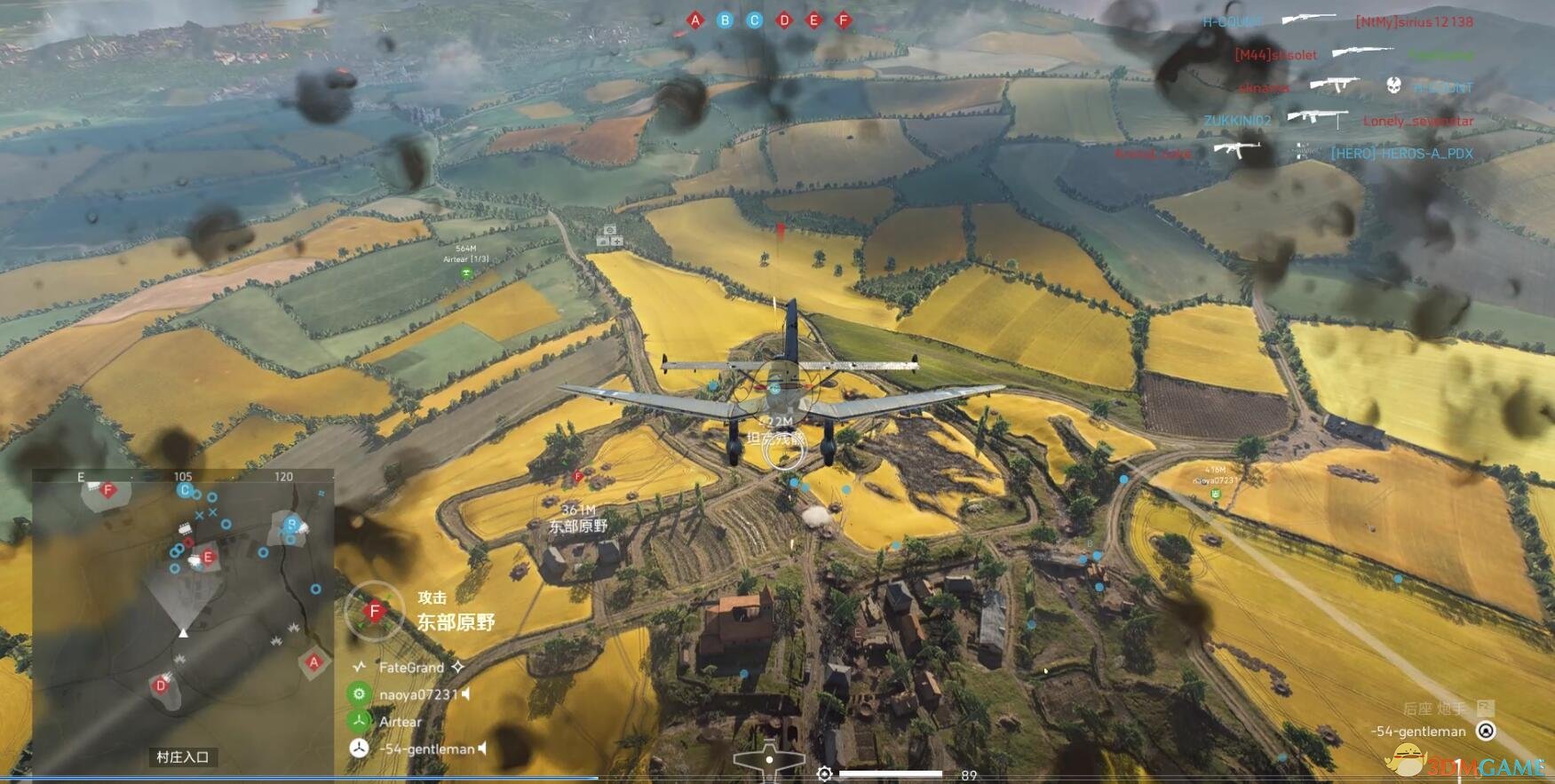Click the A flag on the minimap
This screenshot has width=1555, height=784.
[313, 661]
